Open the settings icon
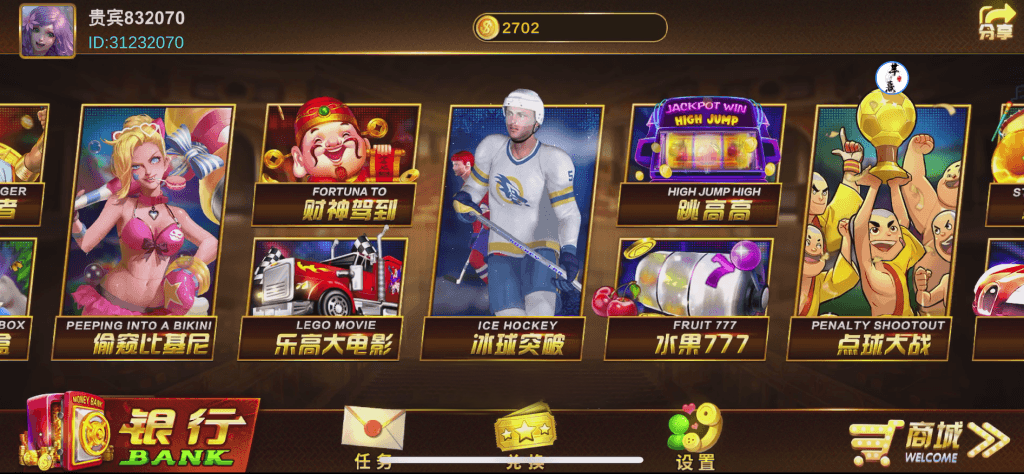 point(695,434)
